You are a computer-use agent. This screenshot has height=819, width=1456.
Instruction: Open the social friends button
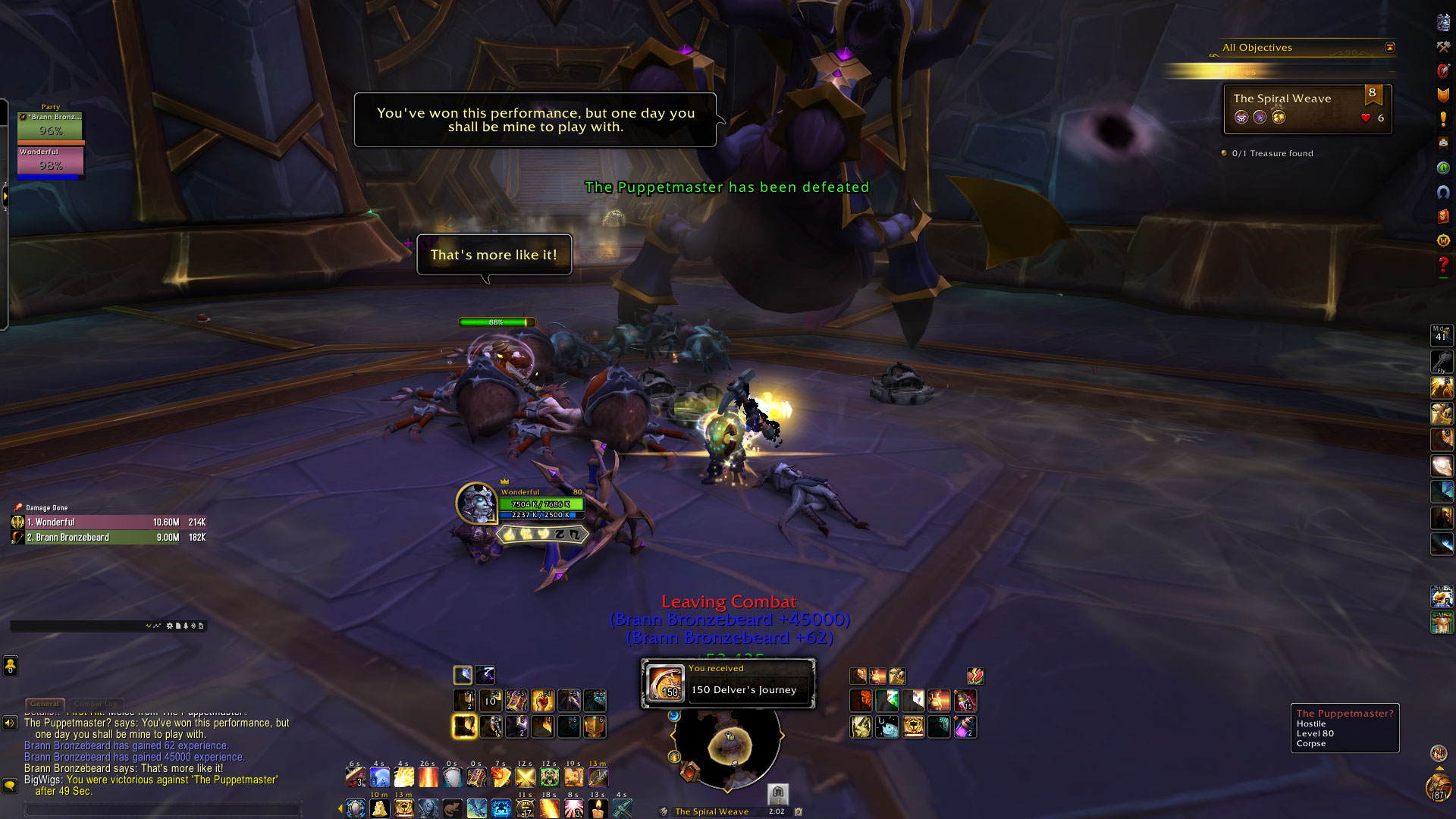click(10, 666)
